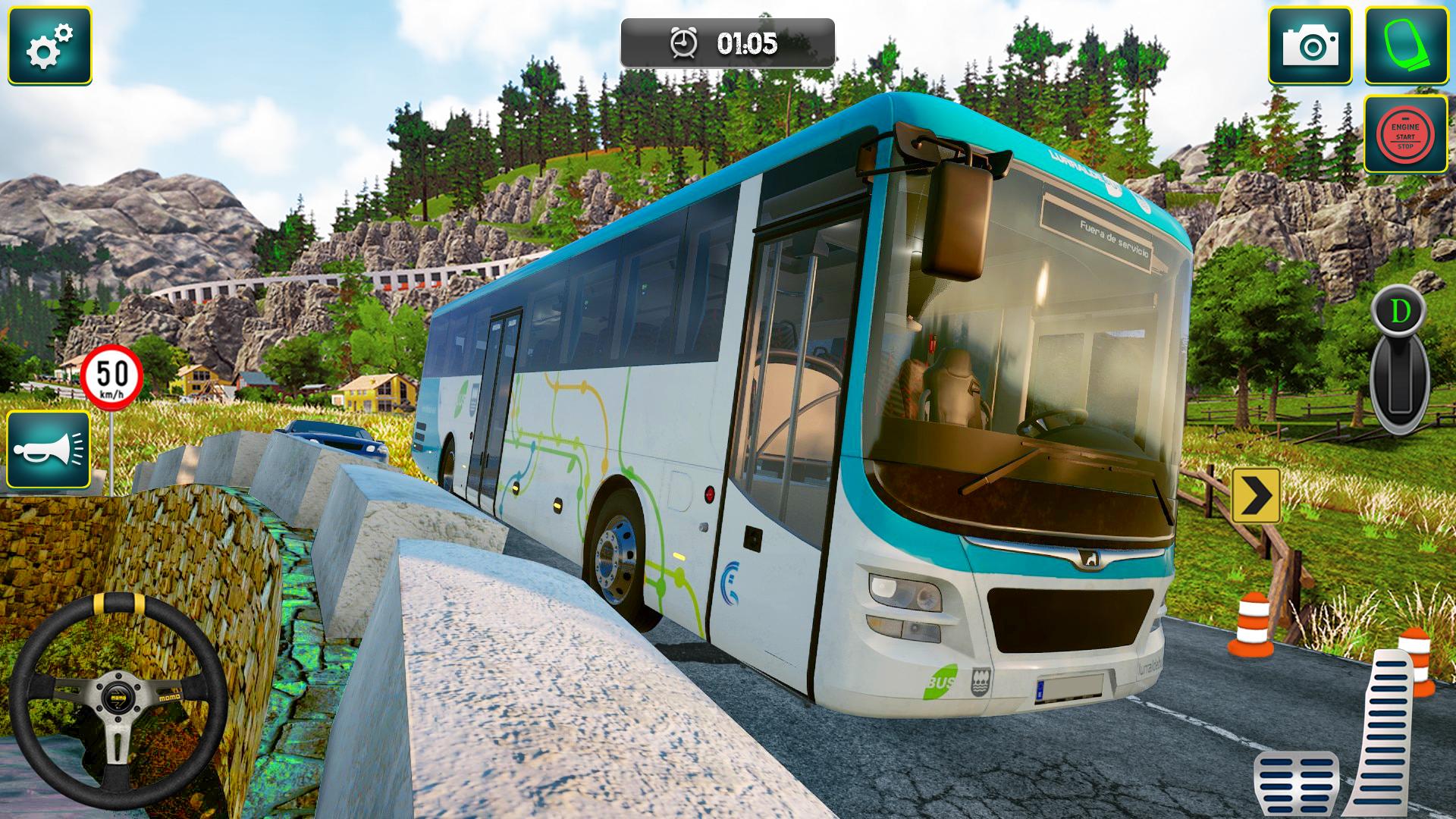Image resolution: width=1456 pixels, height=819 pixels.
Task: Tap the camera view button
Action: pos(1310,45)
